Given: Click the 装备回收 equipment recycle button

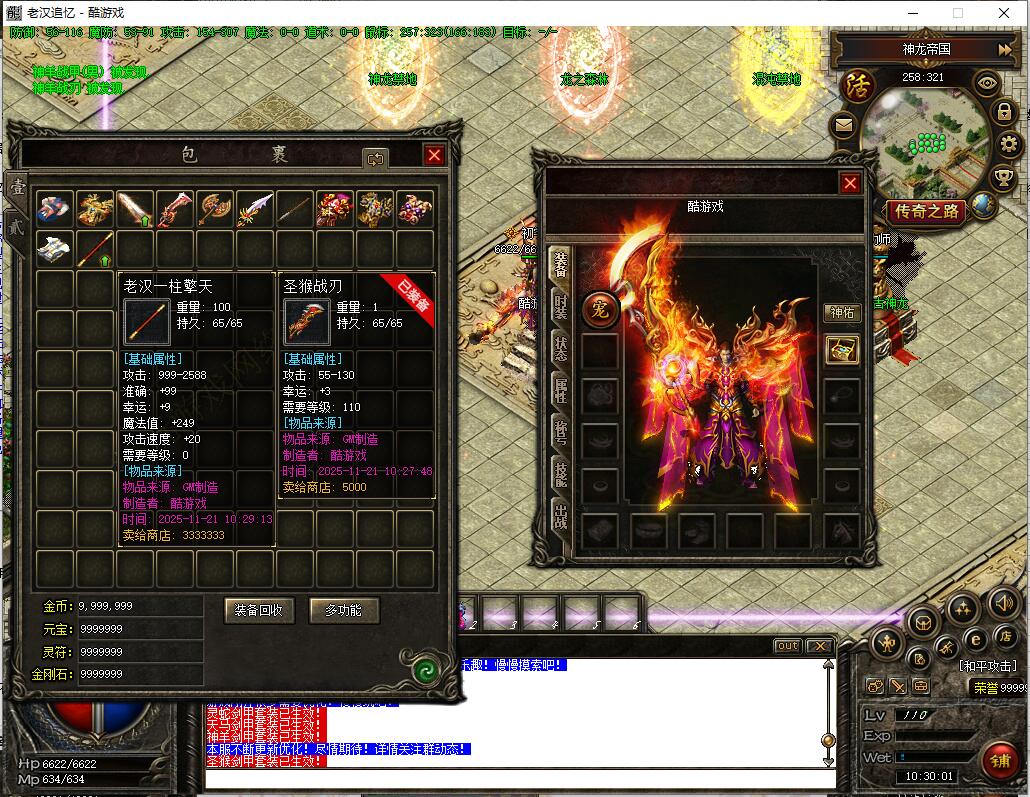Looking at the screenshot, I should click(x=259, y=609).
